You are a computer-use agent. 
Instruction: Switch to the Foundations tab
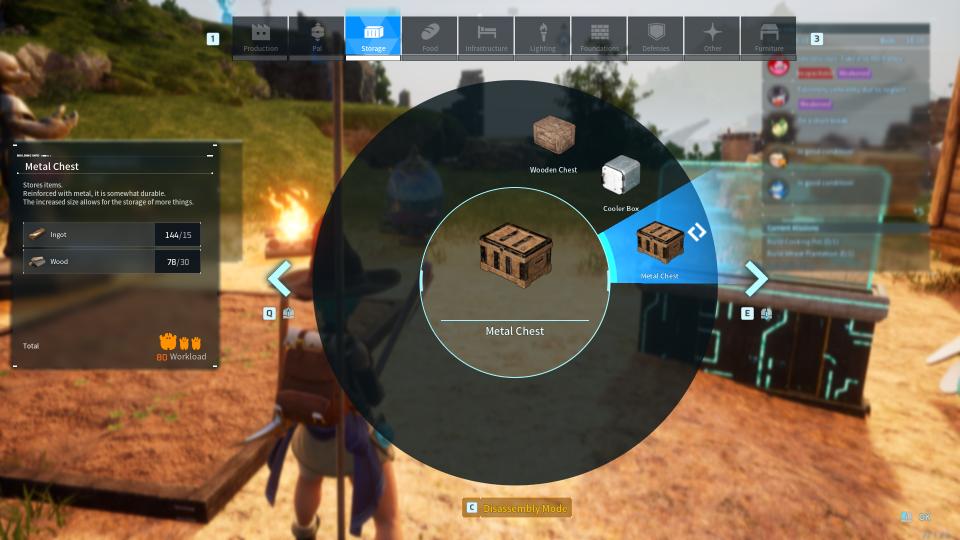(600, 37)
